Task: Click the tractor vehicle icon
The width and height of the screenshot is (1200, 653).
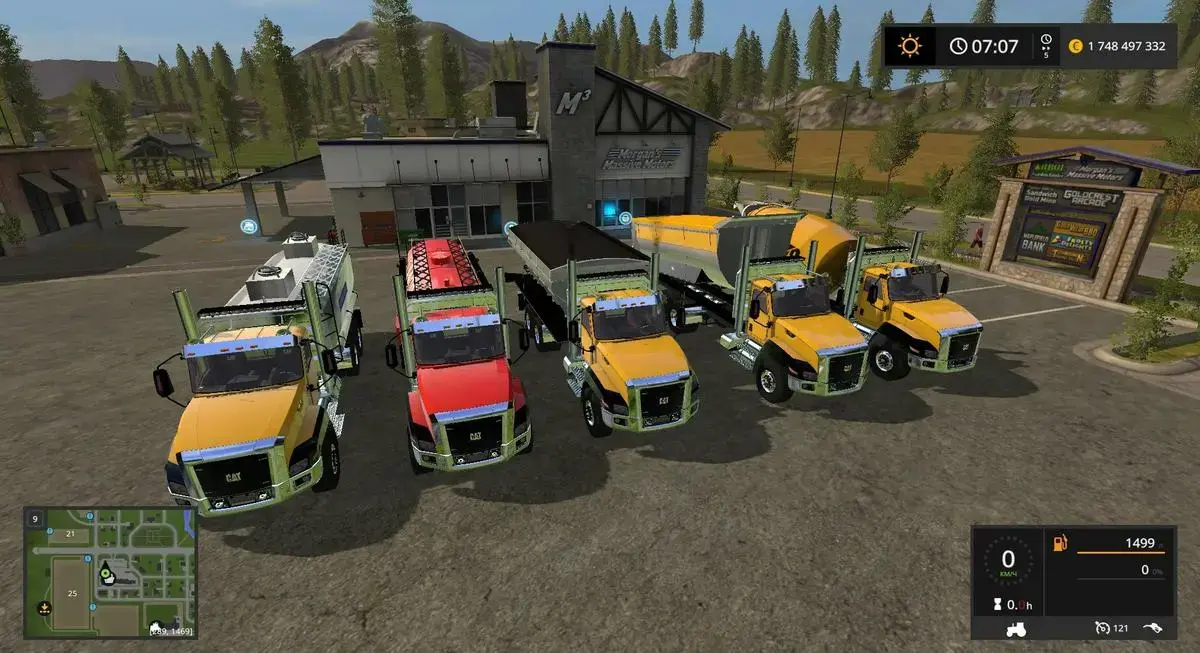Action: [x=1017, y=629]
